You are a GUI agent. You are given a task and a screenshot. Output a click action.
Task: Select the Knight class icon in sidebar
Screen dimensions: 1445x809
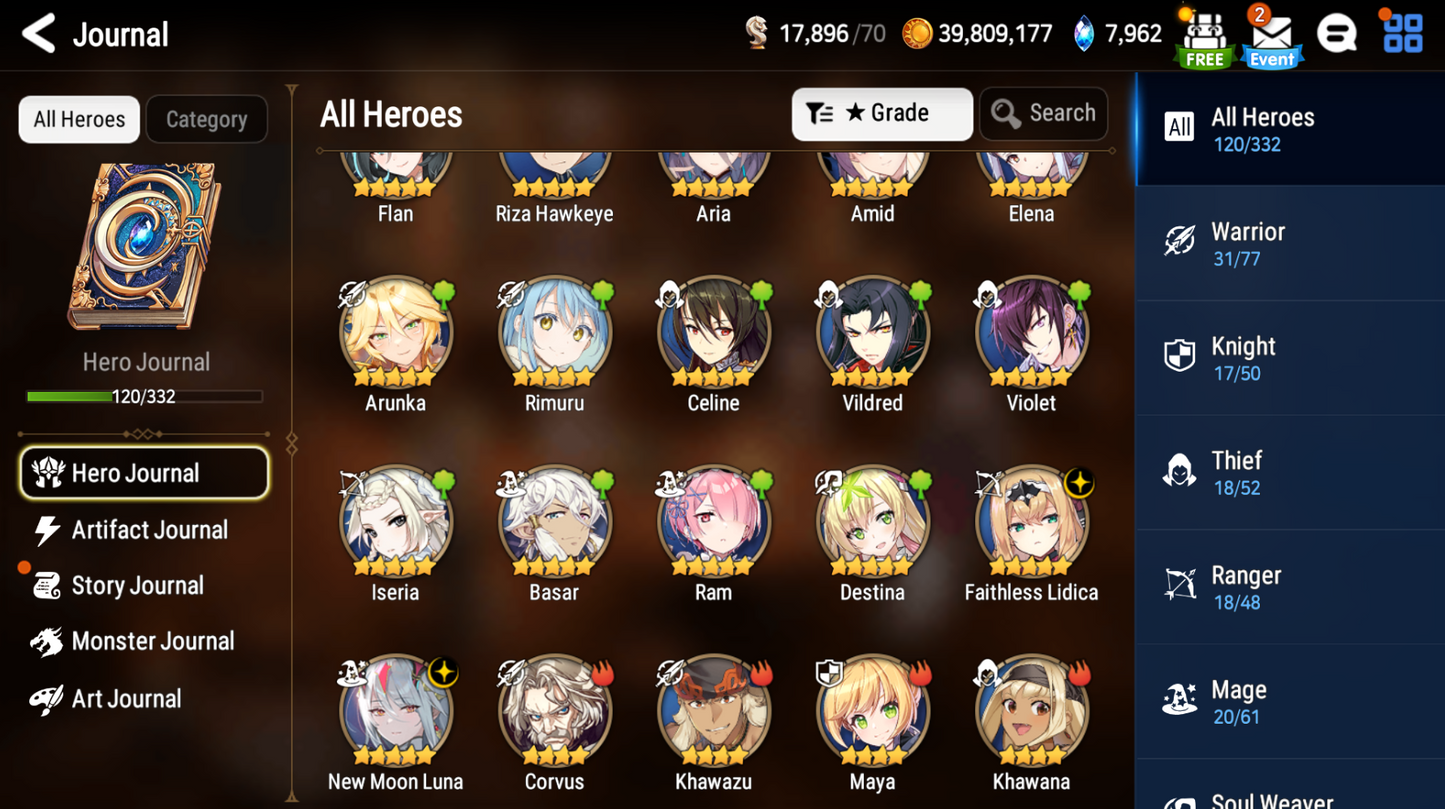pyautogui.click(x=1181, y=356)
